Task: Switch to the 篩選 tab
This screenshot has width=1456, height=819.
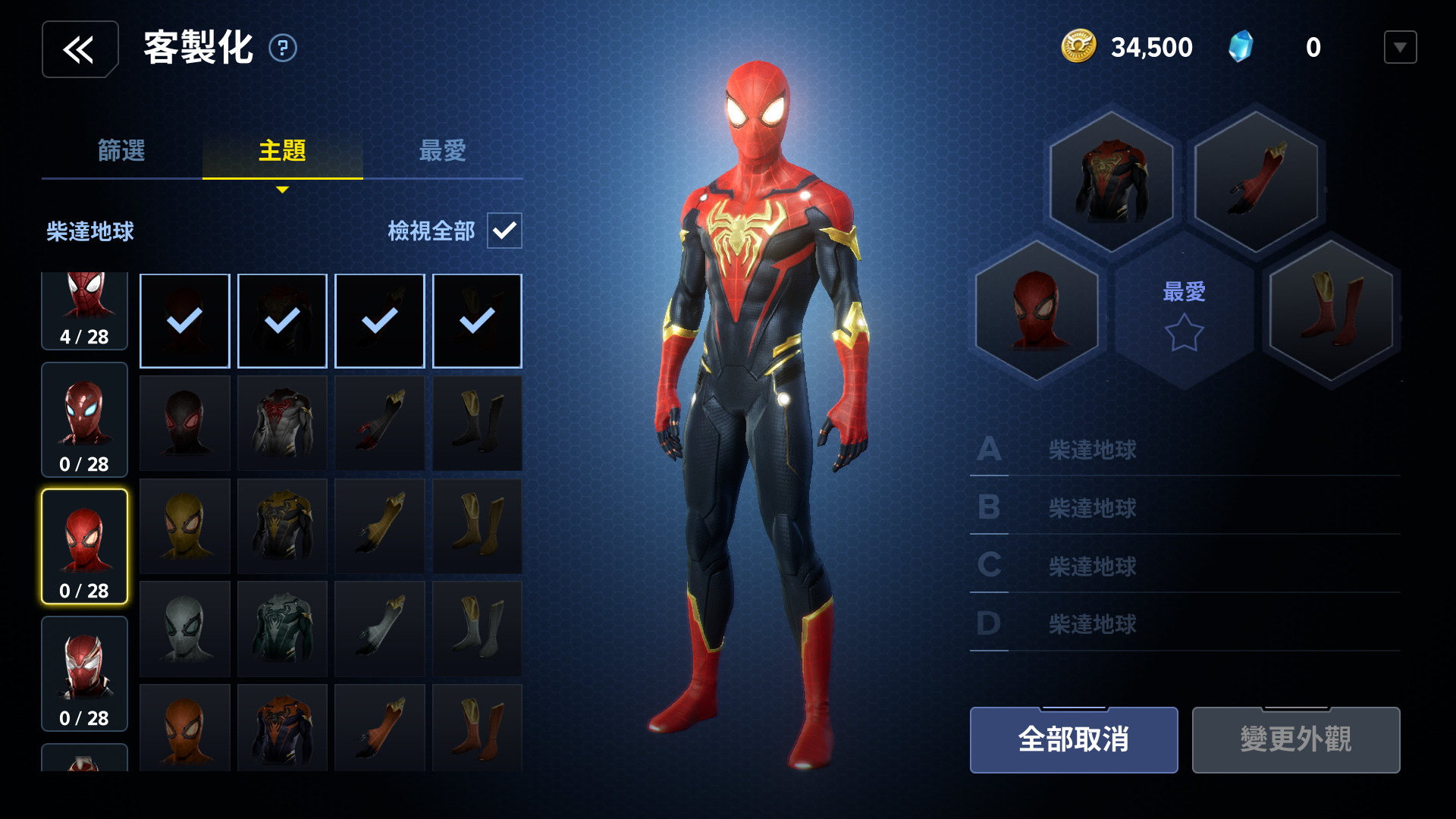Action: [121, 152]
